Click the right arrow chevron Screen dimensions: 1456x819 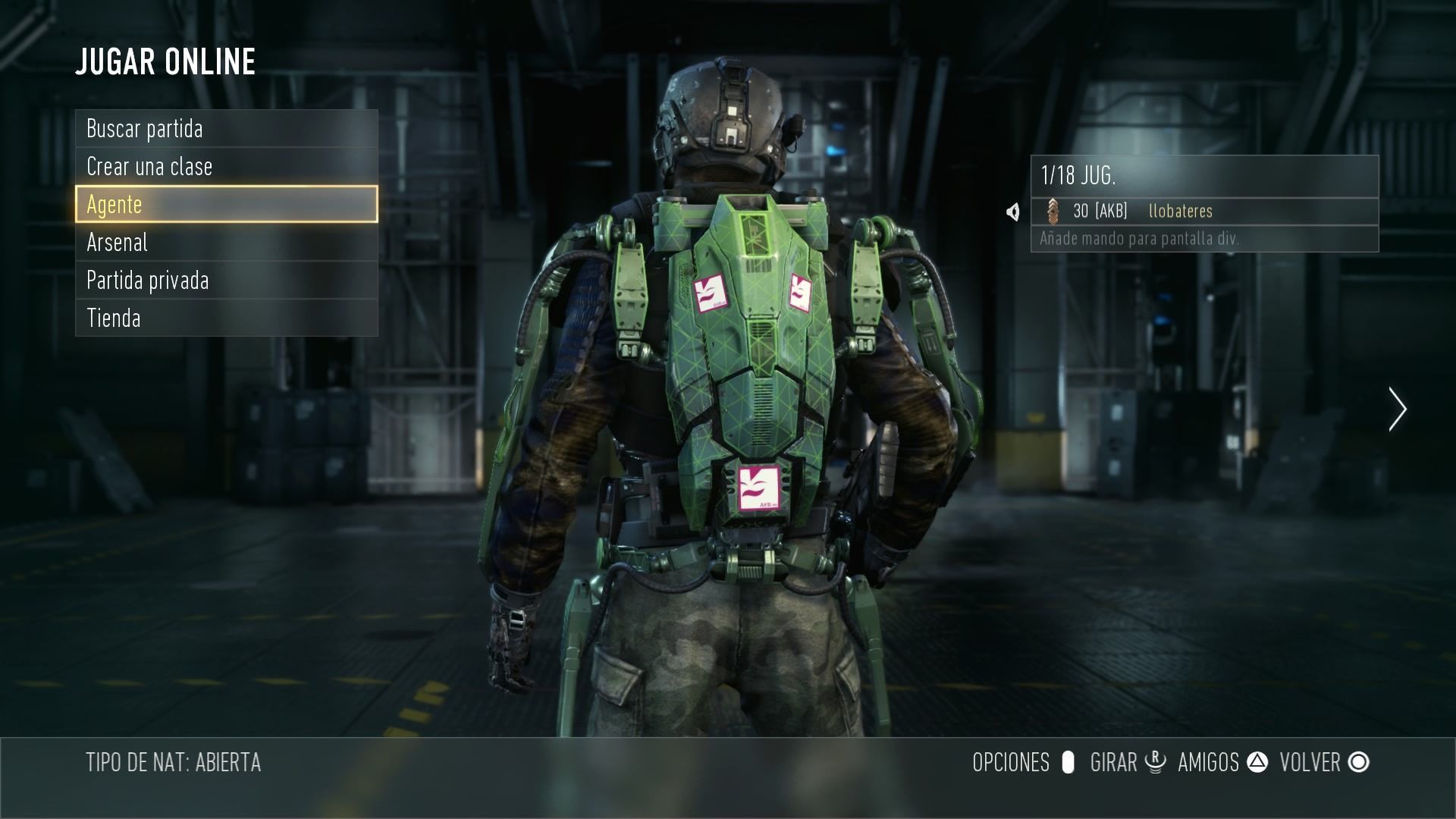1397,409
